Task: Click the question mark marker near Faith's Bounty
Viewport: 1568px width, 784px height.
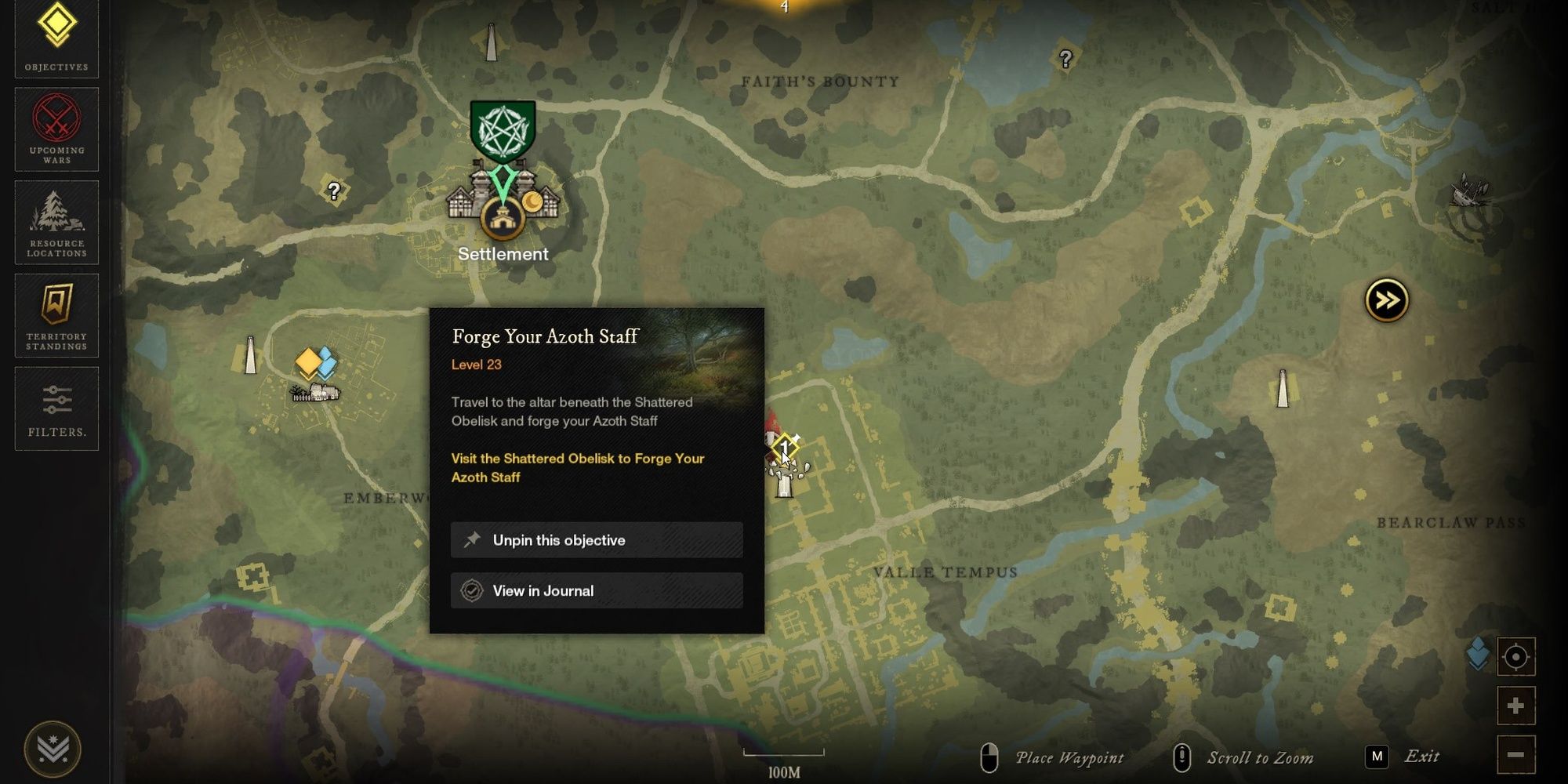Action: (1065, 57)
